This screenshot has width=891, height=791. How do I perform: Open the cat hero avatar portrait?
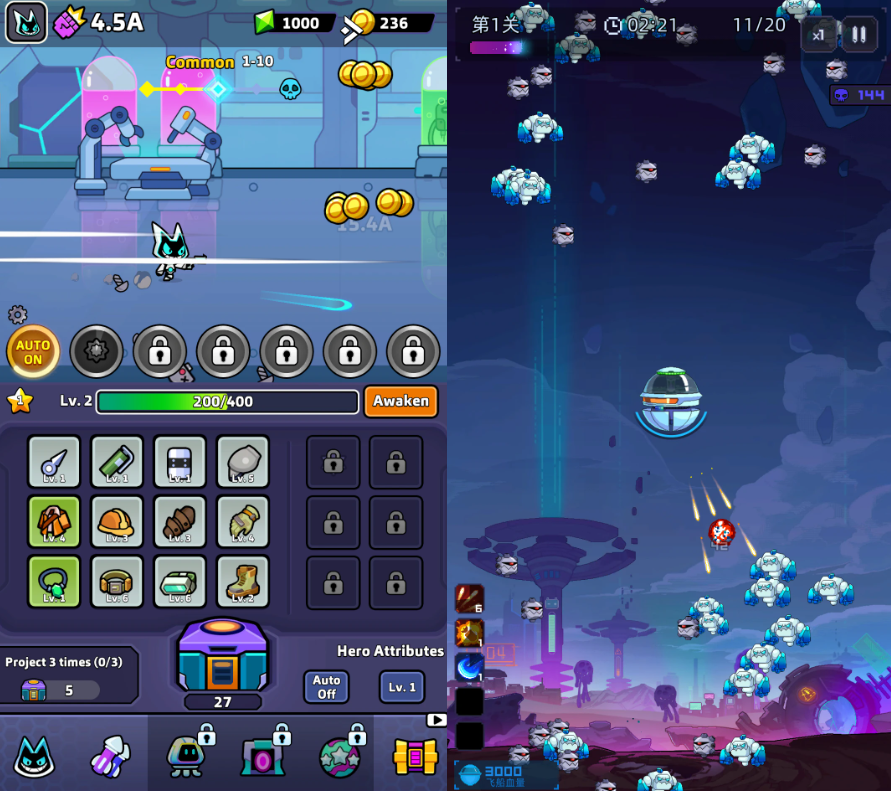27,22
